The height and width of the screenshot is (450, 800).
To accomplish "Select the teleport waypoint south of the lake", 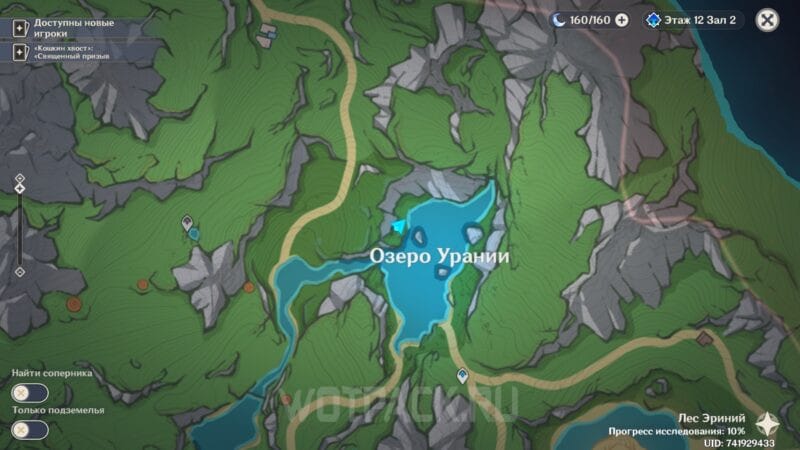I will (x=462, y=375).
